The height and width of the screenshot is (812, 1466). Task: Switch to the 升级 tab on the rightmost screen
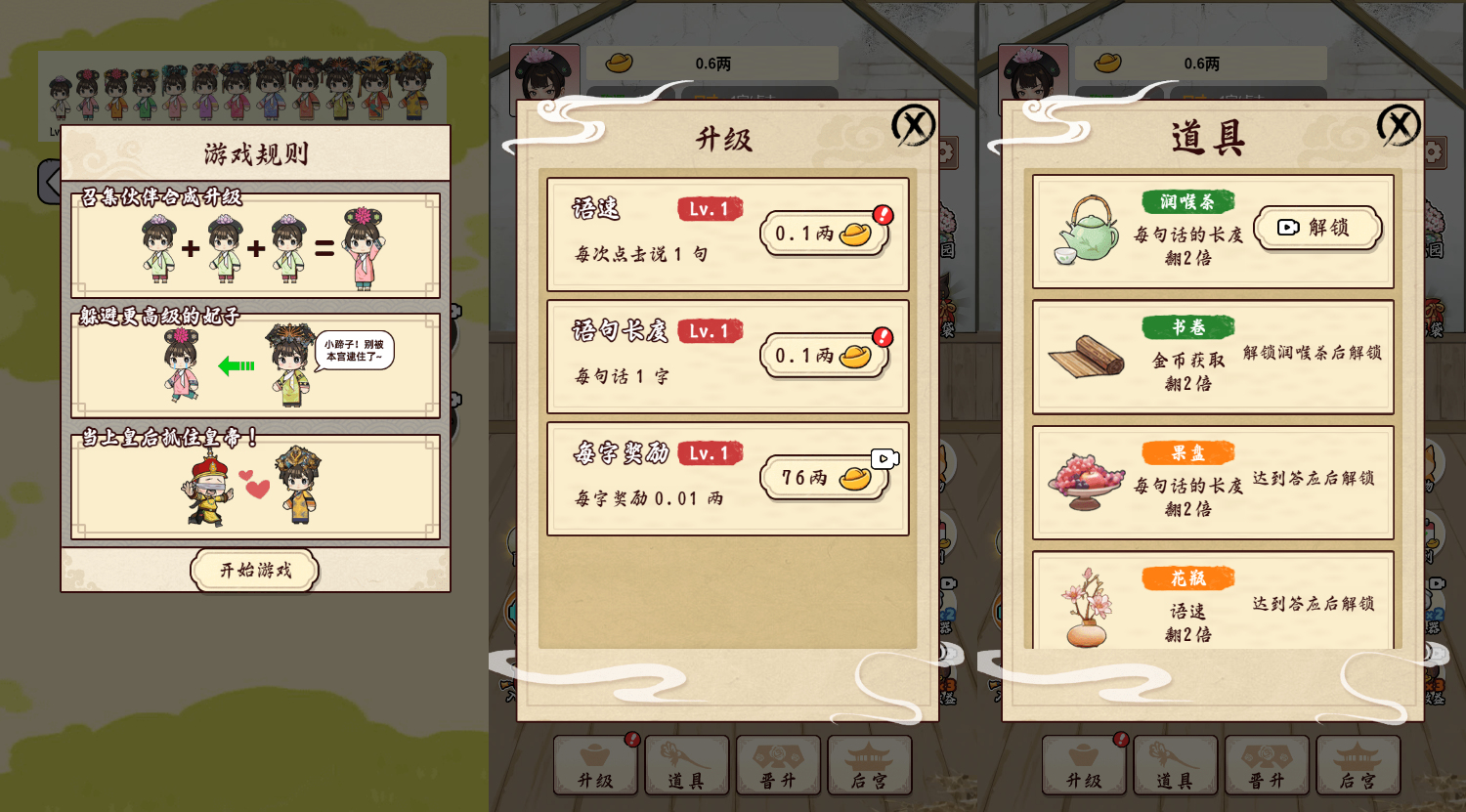[x=1085, y=765]
